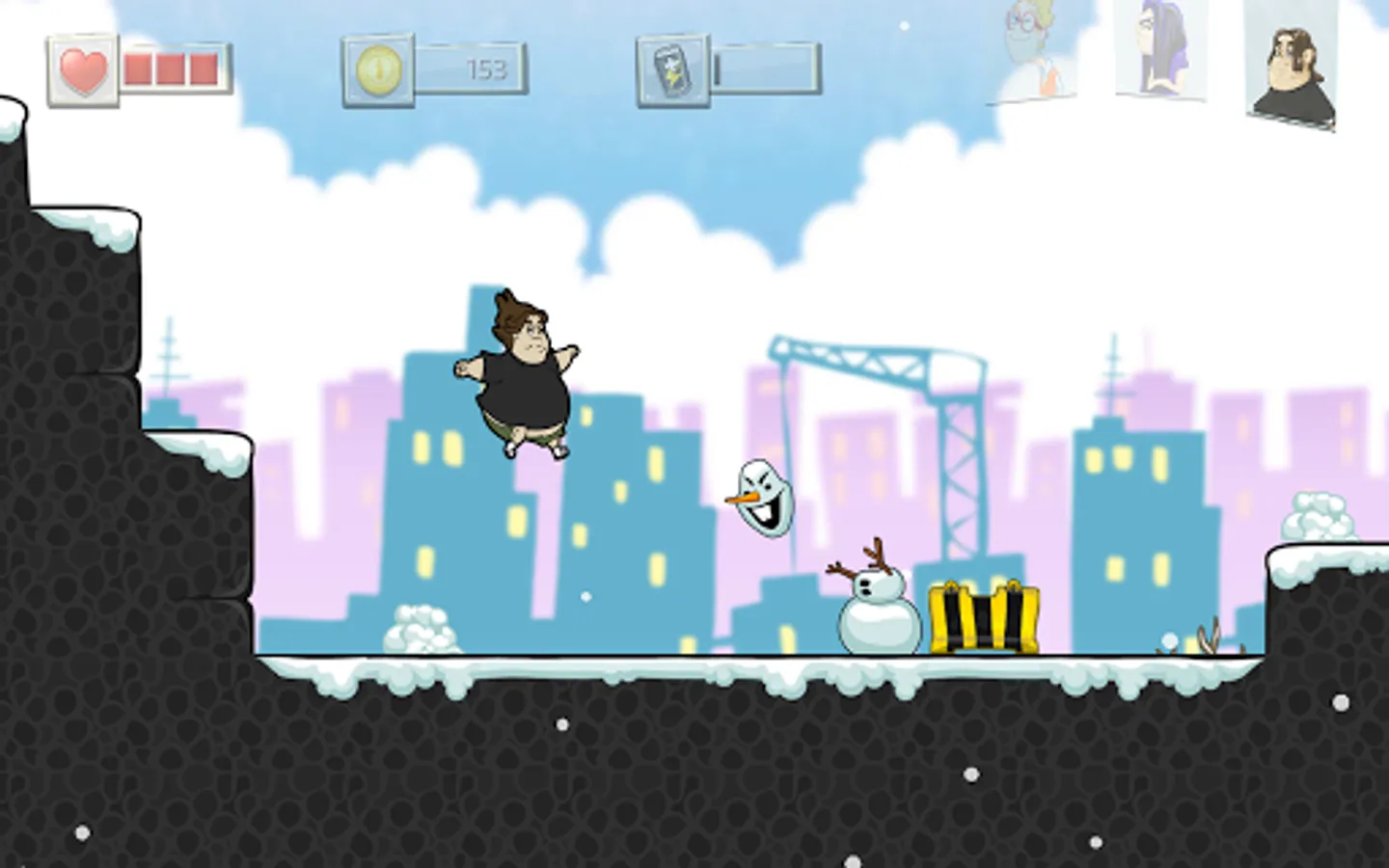Image resolution: width=1389 pixels, height=868 pixels.
Task: Toggle the middle health bar segment
Action: click(x=169, y=68)
